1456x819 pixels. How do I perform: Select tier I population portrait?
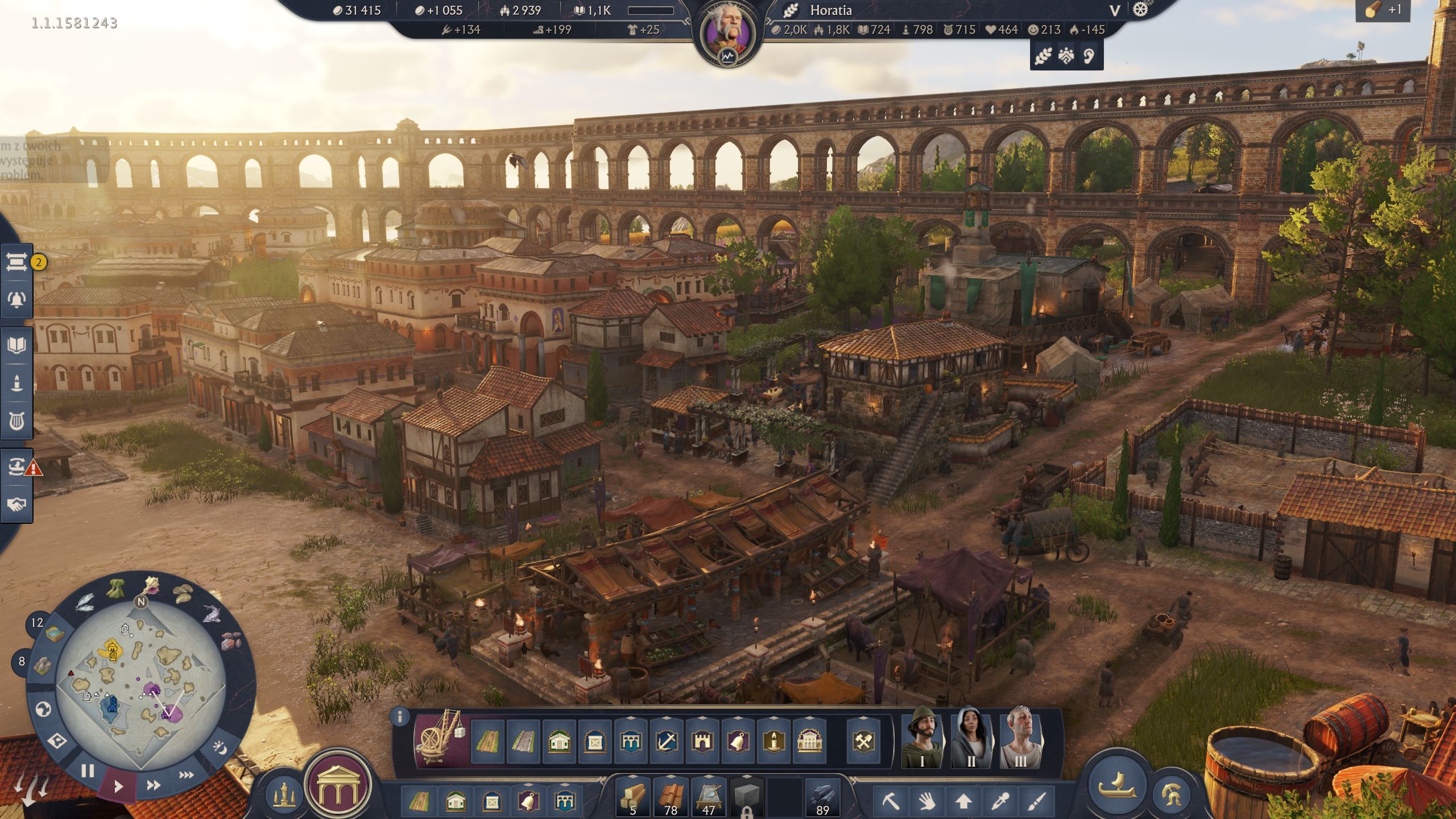pyautogui.click(x=922, y=738)
